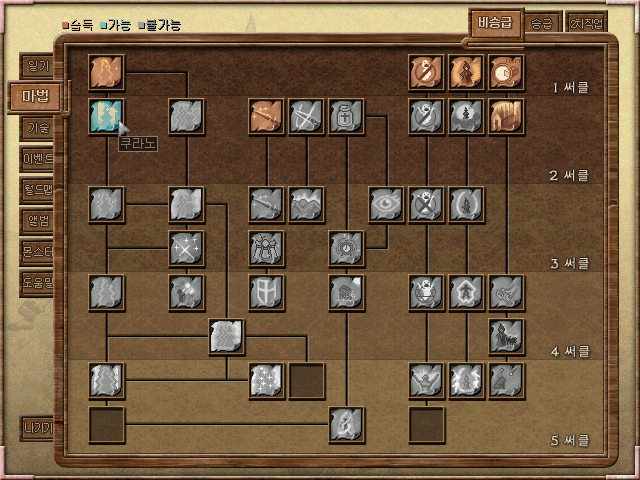The image size is (640, 480).
Task: Show the 이벤트 side menu
Action: pos(37,159)
